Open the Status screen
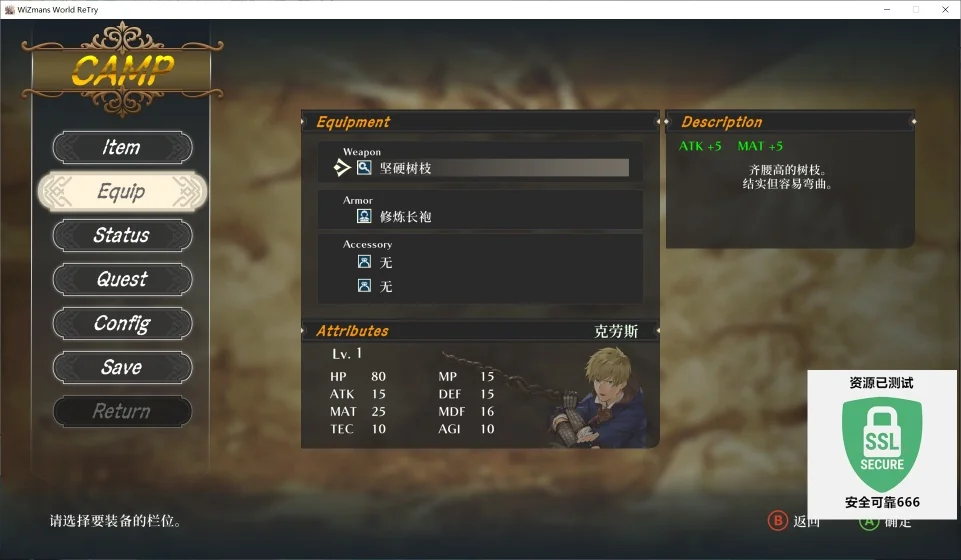 [x=122, y=236]
